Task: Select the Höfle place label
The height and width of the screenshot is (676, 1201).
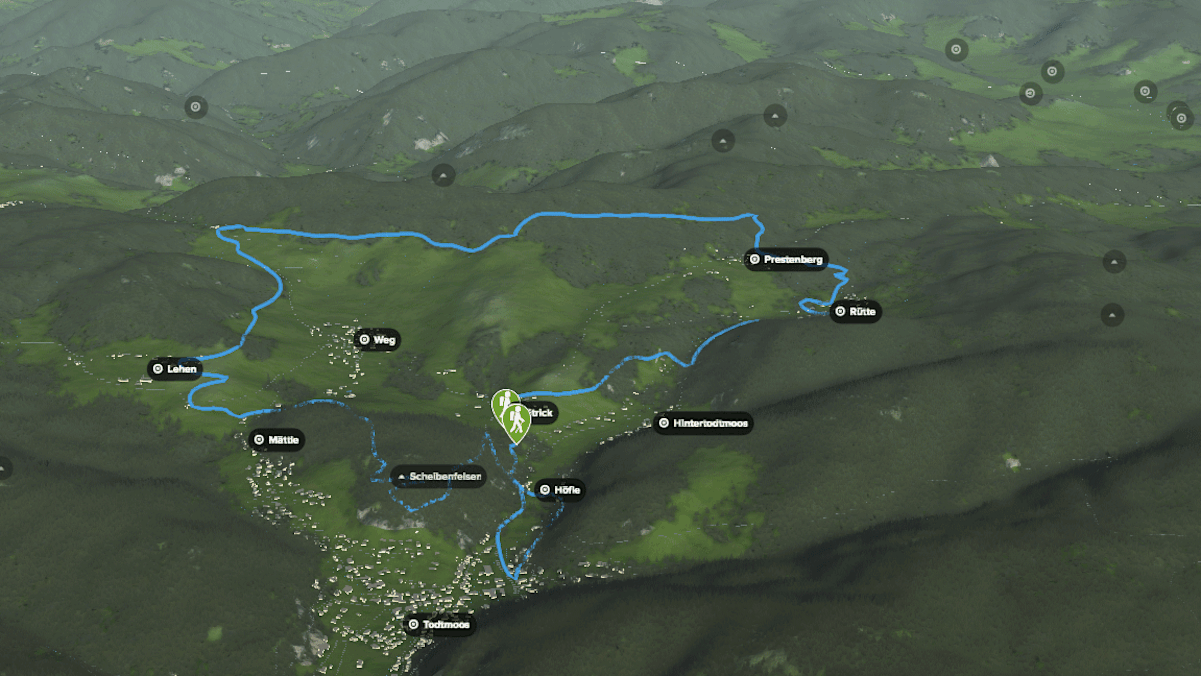Action: [559, 490]
